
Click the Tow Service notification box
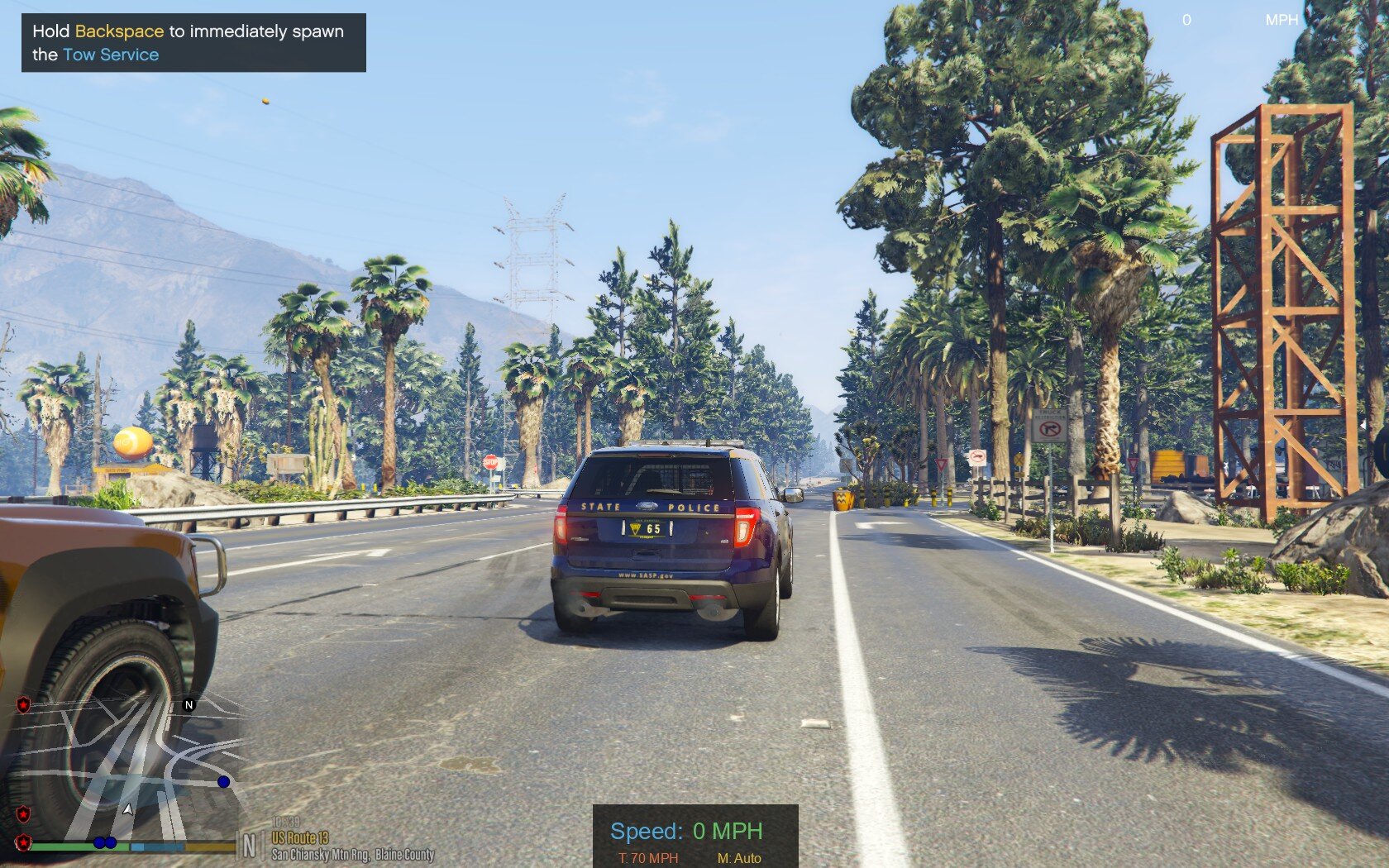[x=193, y=43]
